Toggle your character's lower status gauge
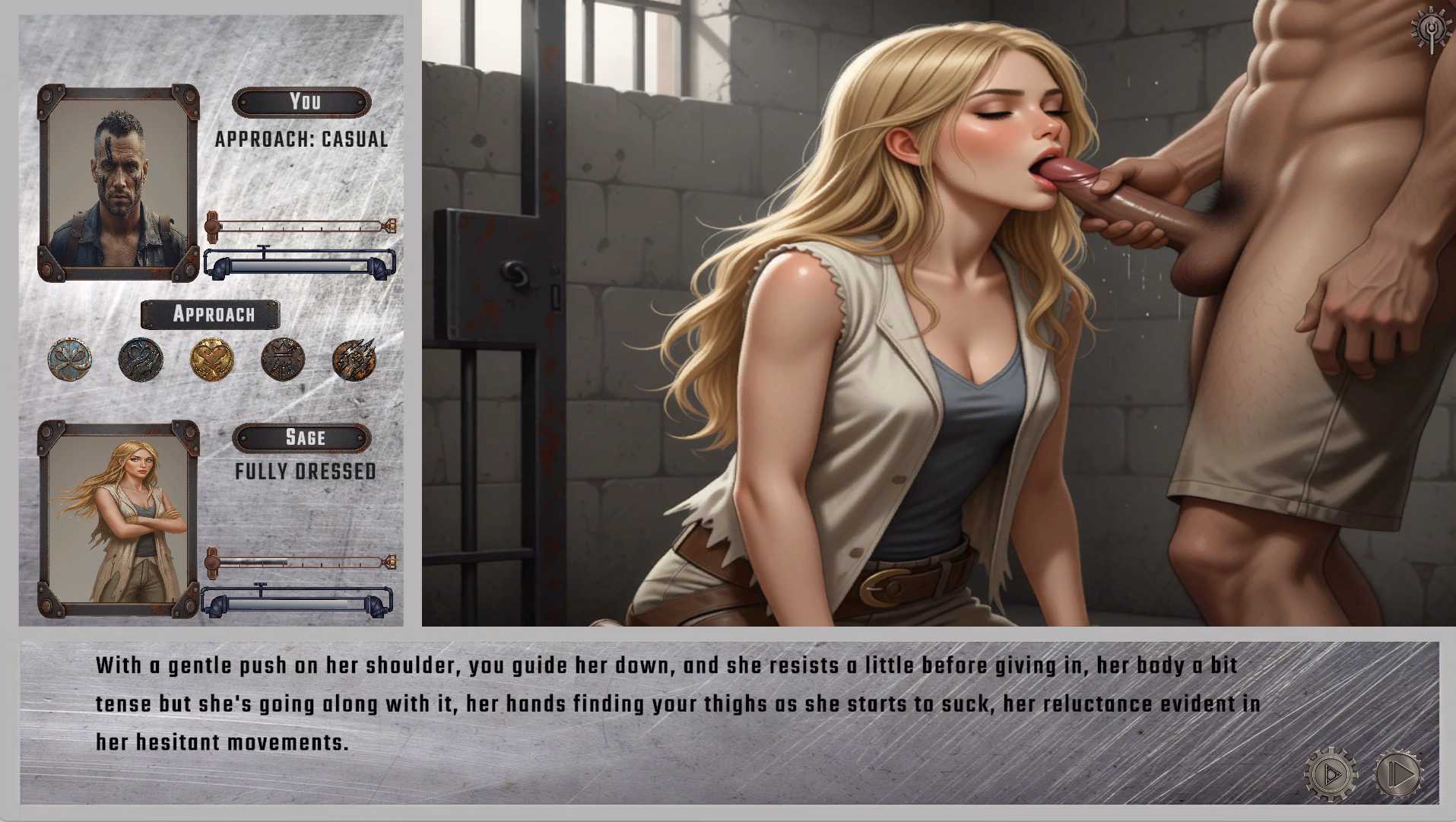 pyautogui.click(x=298, y=265)
